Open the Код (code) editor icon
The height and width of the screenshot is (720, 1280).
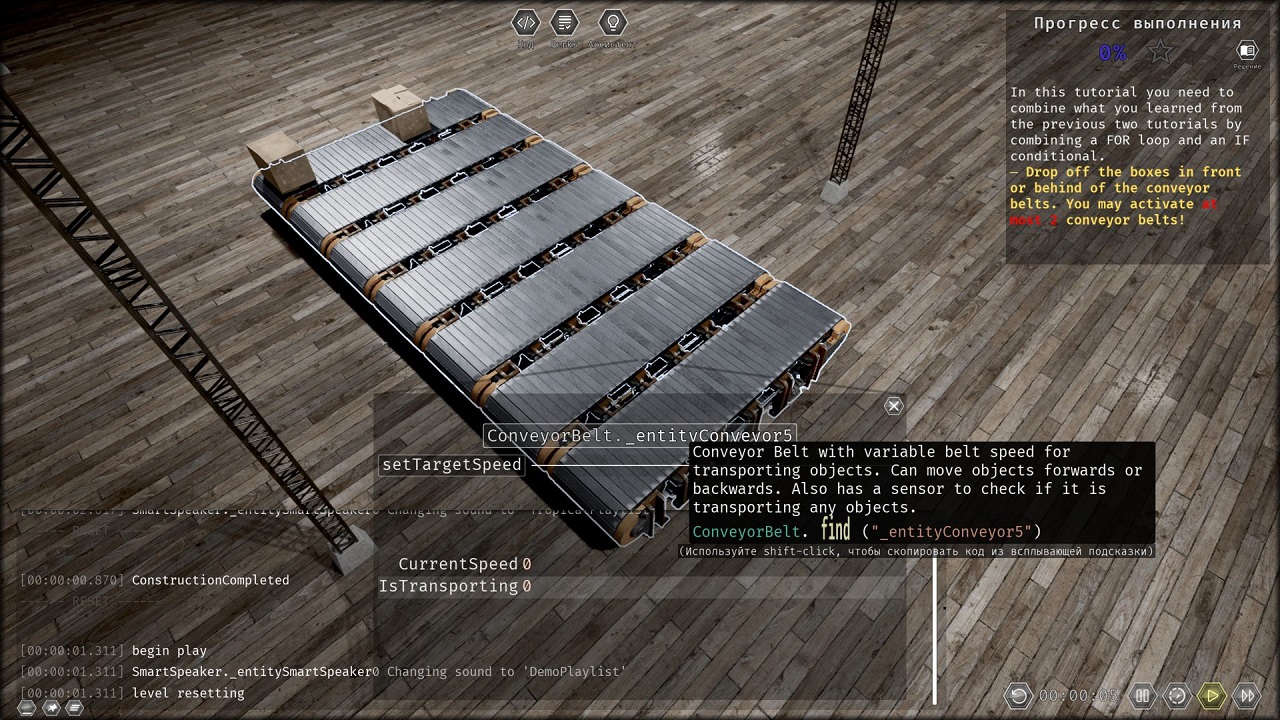[x=526, y=22]
